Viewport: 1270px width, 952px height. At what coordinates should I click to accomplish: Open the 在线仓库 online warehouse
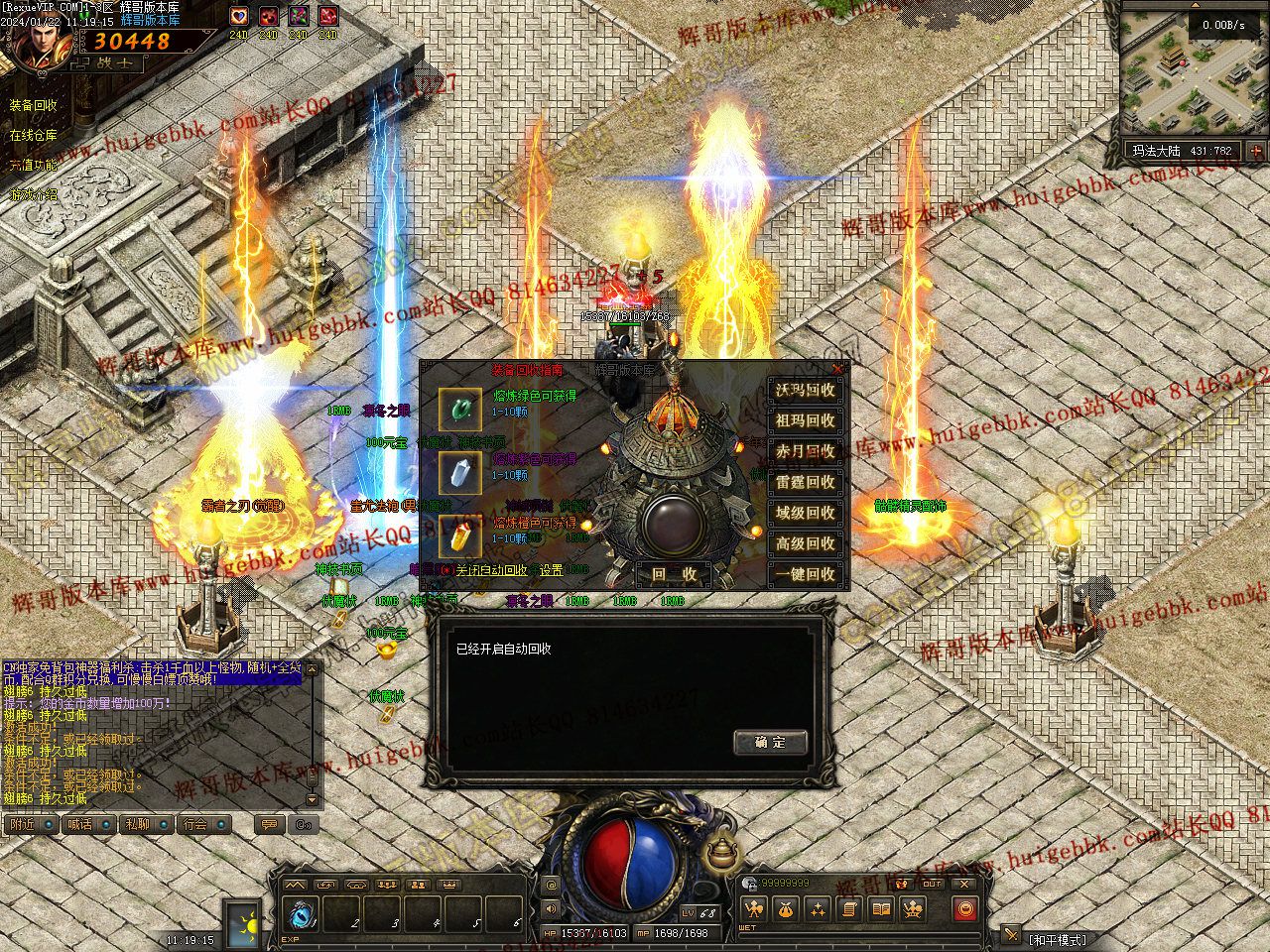click(x=34, y=135)
